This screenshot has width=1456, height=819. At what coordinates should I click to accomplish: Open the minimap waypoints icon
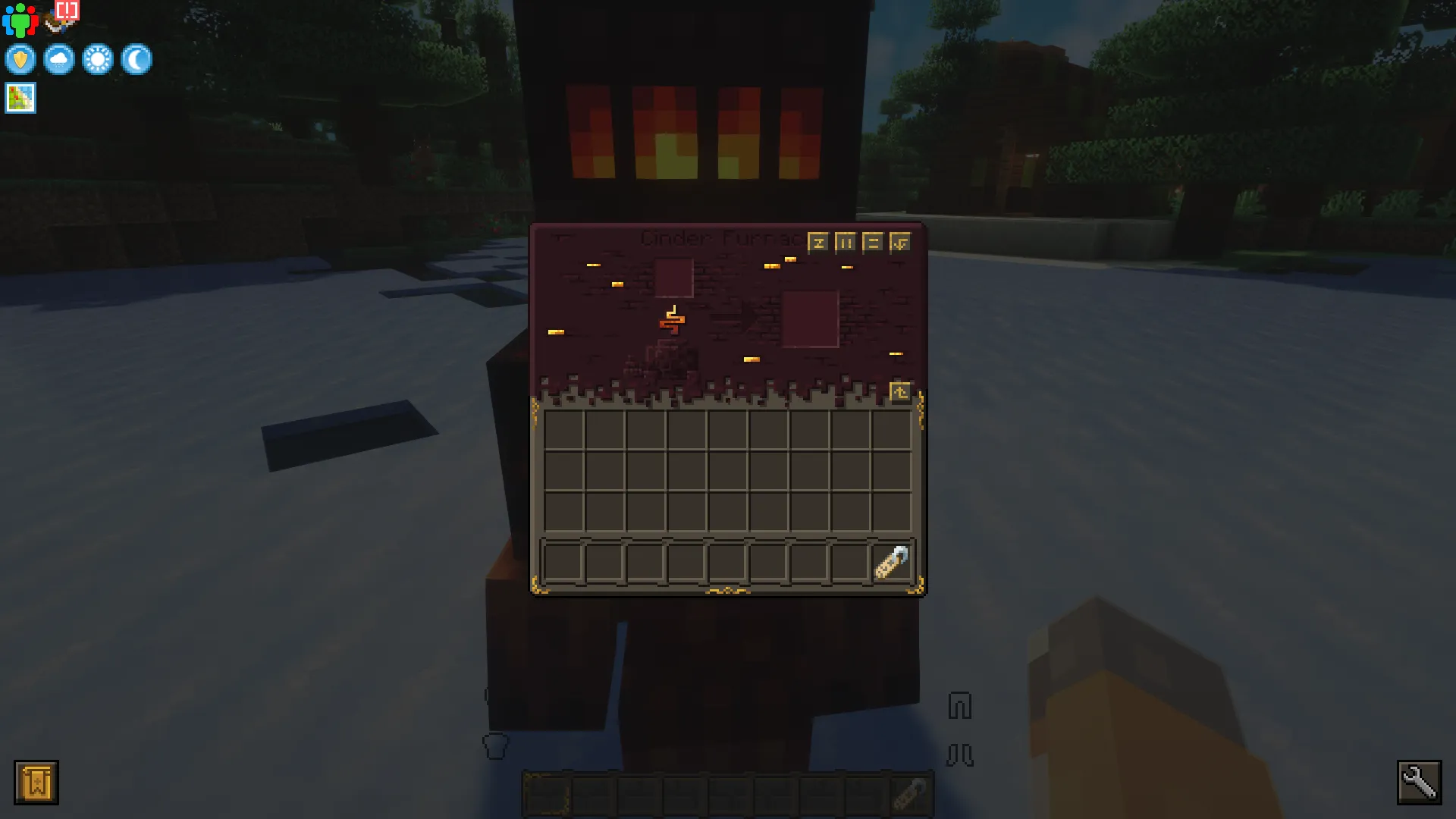click(x=20, y=97)
